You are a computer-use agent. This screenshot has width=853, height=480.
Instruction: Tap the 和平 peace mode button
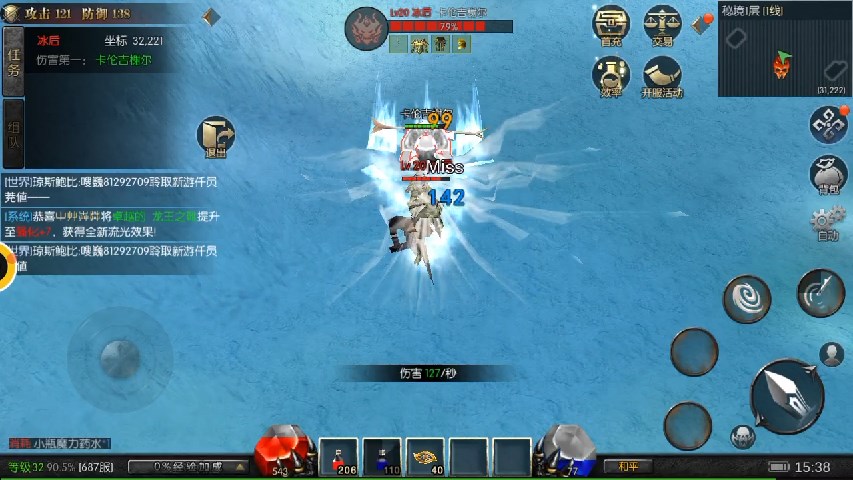(x=628, y=466)
